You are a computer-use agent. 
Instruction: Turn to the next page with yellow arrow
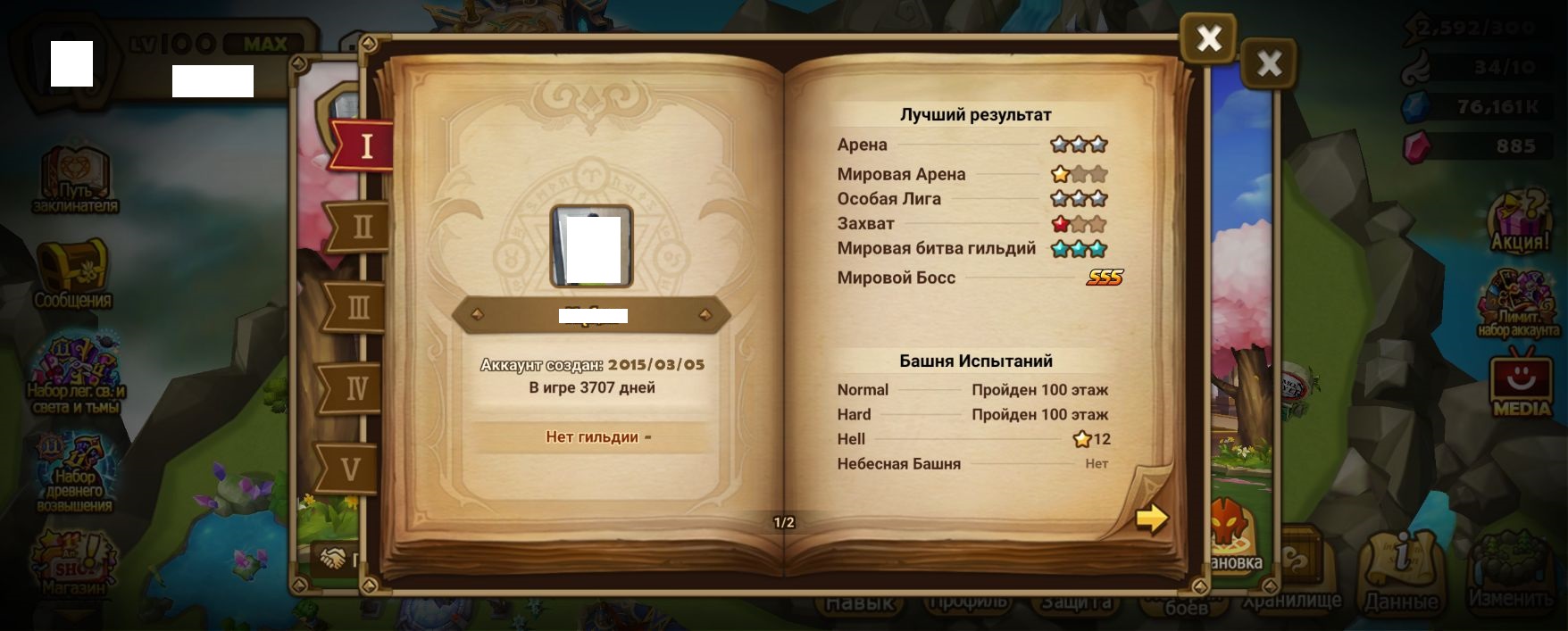(x=1151, y=518)
